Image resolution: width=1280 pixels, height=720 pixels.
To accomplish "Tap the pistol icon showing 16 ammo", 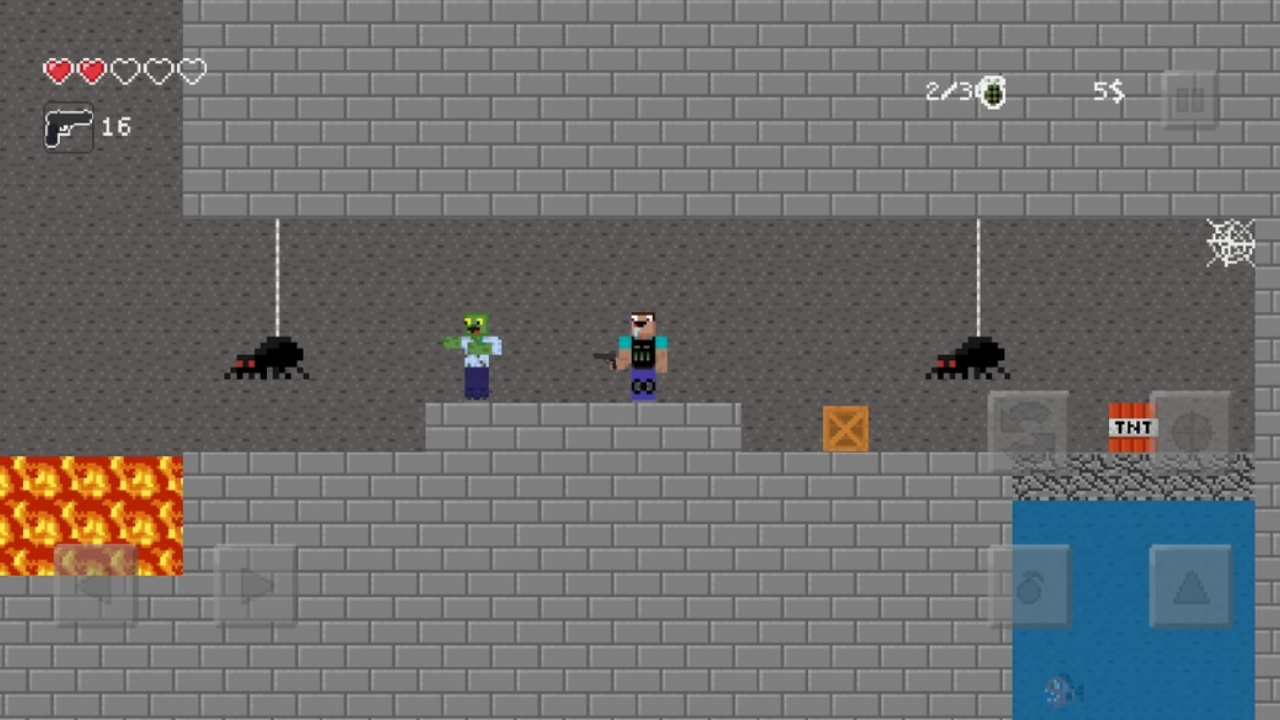I will click(68, 127).
